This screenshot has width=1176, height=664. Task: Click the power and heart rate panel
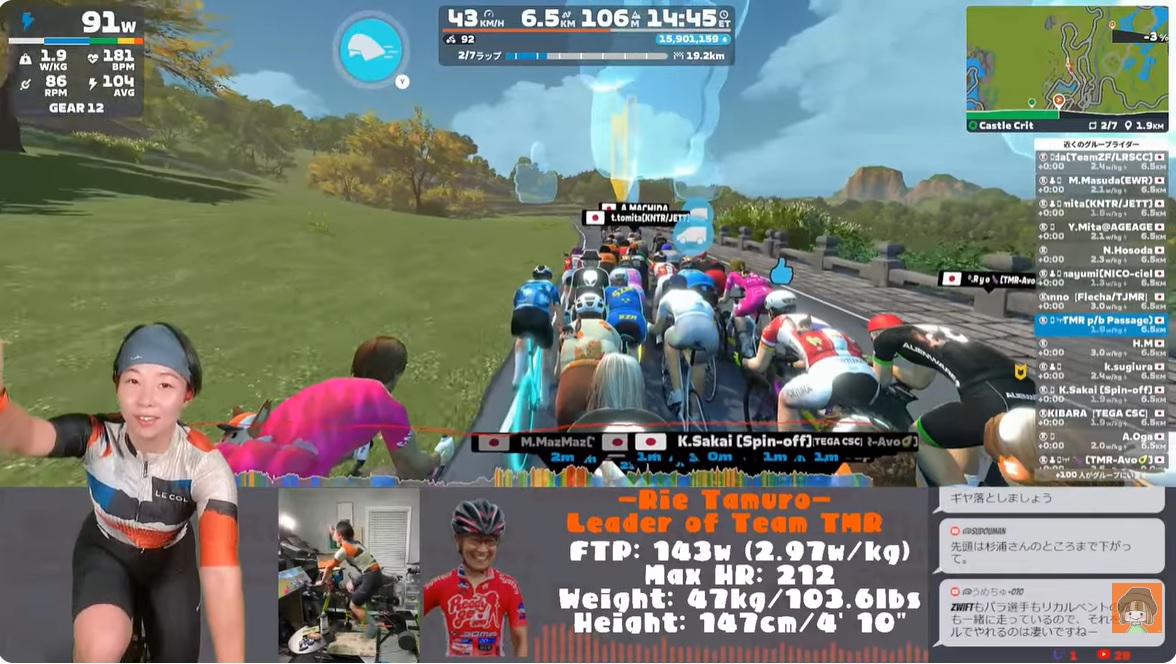76,61
